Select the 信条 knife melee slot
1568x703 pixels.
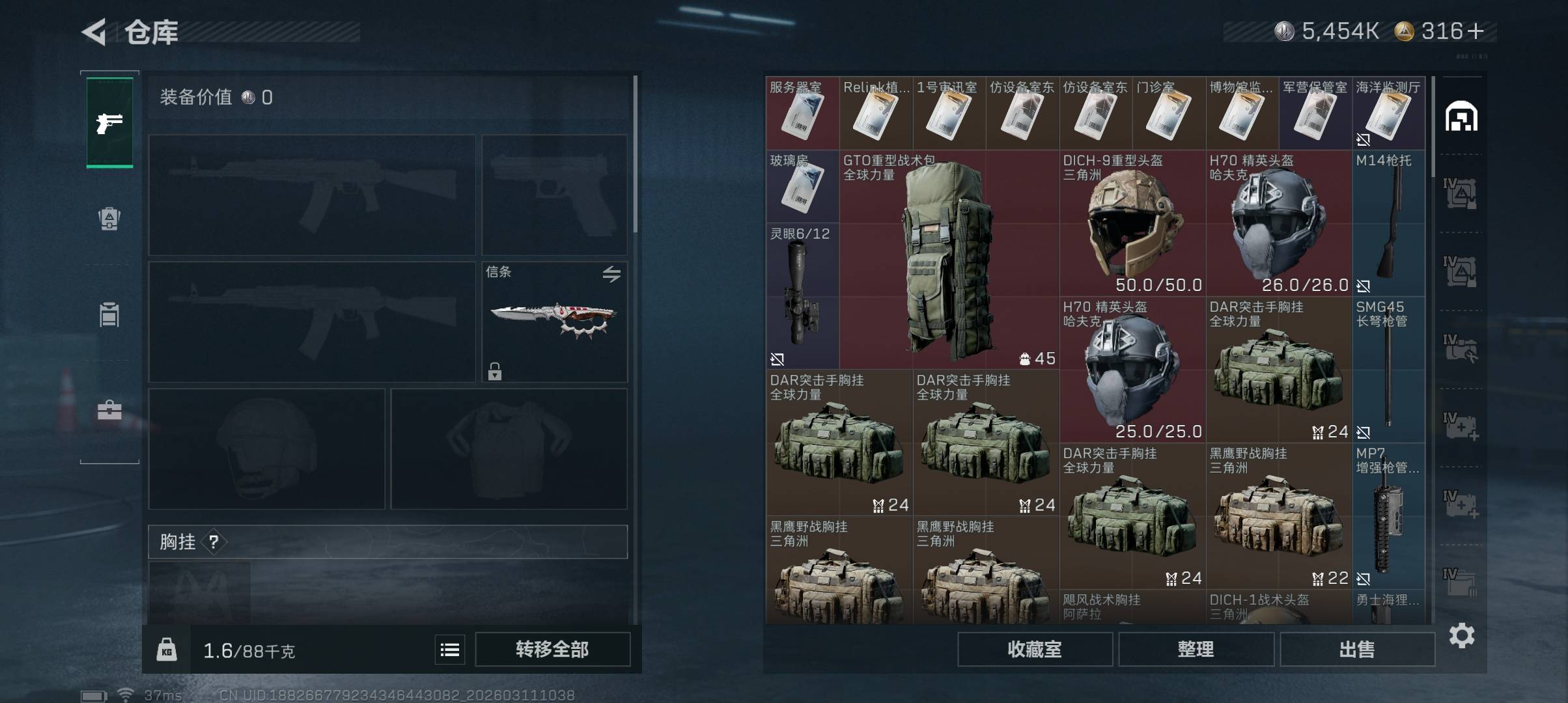click(x=554, y=322)
